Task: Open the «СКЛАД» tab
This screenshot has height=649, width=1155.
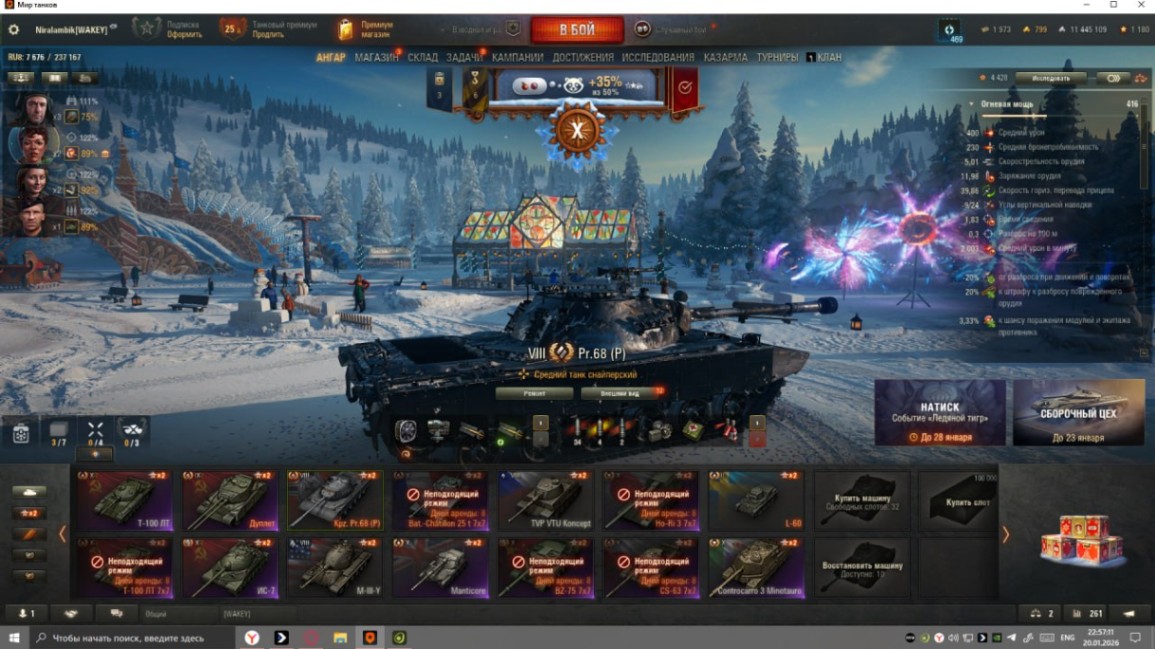Action: tap(423, 58)
